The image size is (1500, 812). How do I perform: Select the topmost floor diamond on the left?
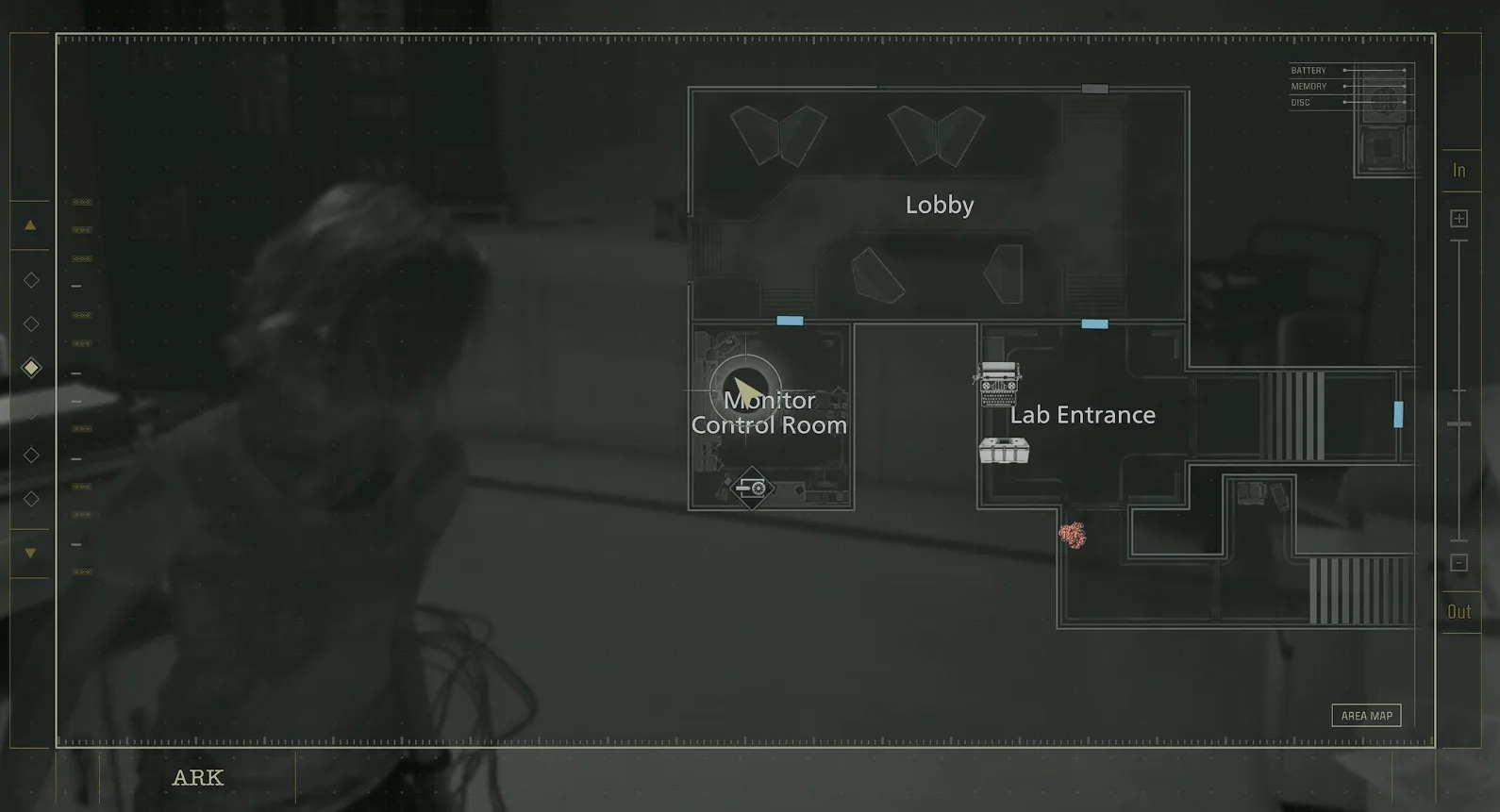[30, 279]
